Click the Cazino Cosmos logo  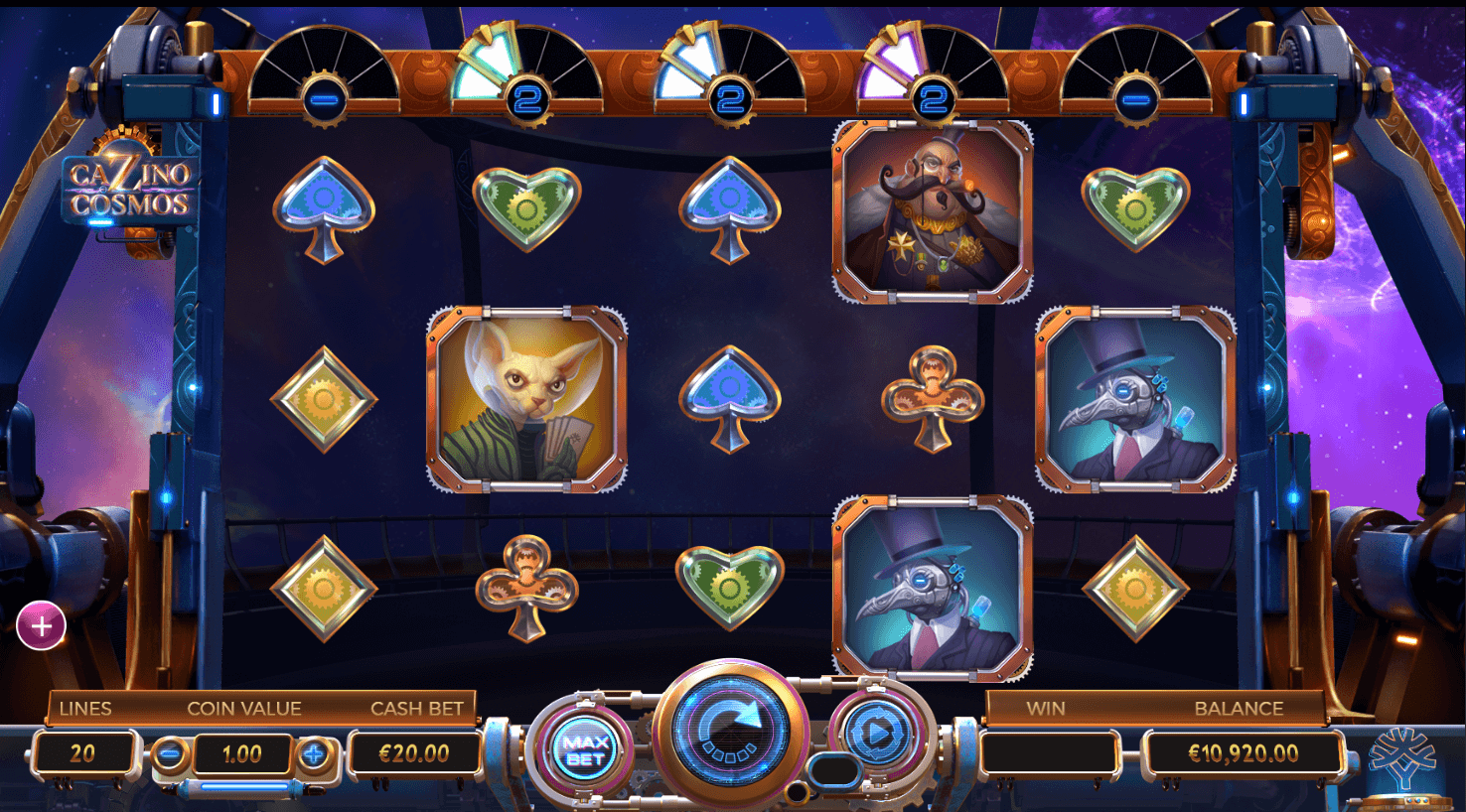(x=130, y=189)
